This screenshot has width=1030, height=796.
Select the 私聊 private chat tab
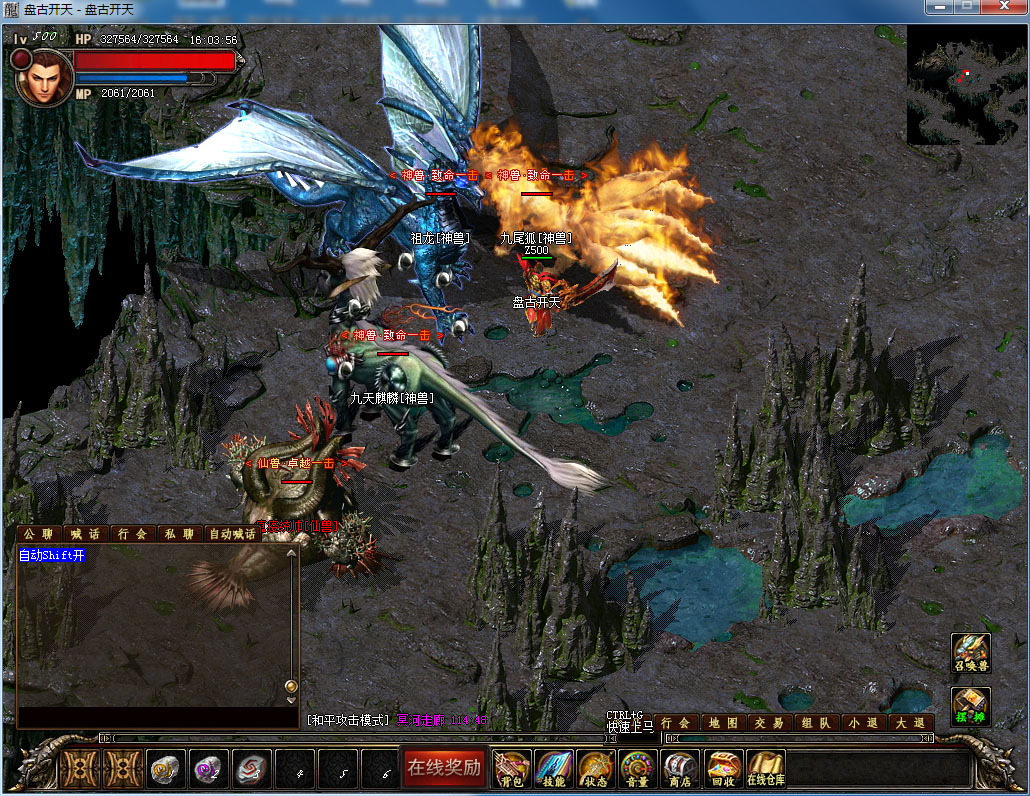180,534
